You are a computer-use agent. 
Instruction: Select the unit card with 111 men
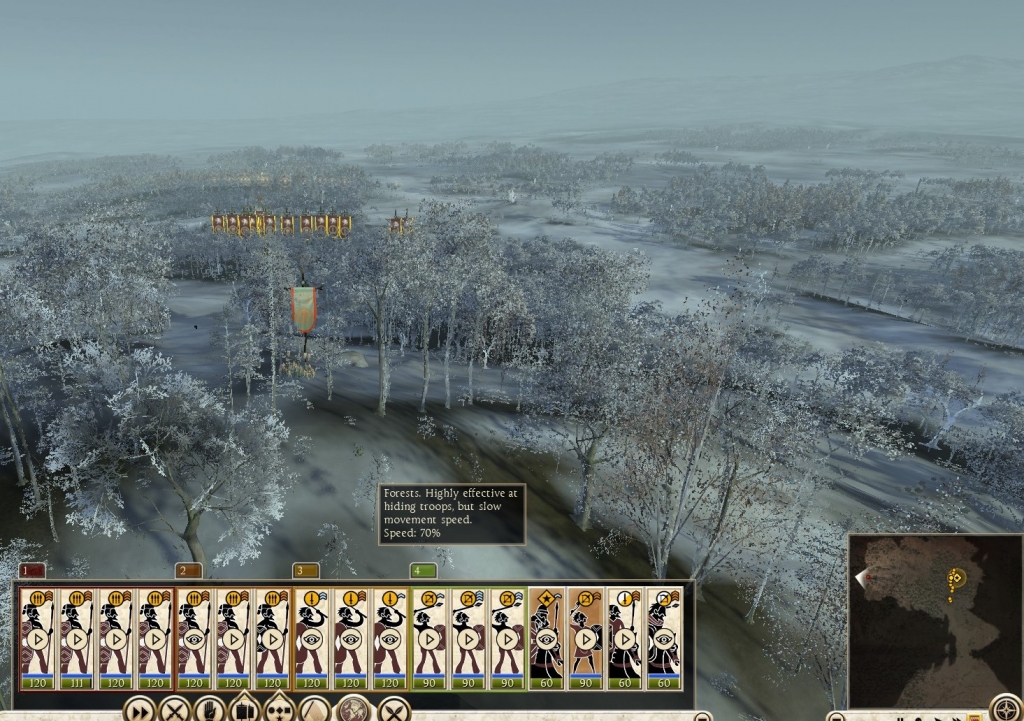(77, 637)
